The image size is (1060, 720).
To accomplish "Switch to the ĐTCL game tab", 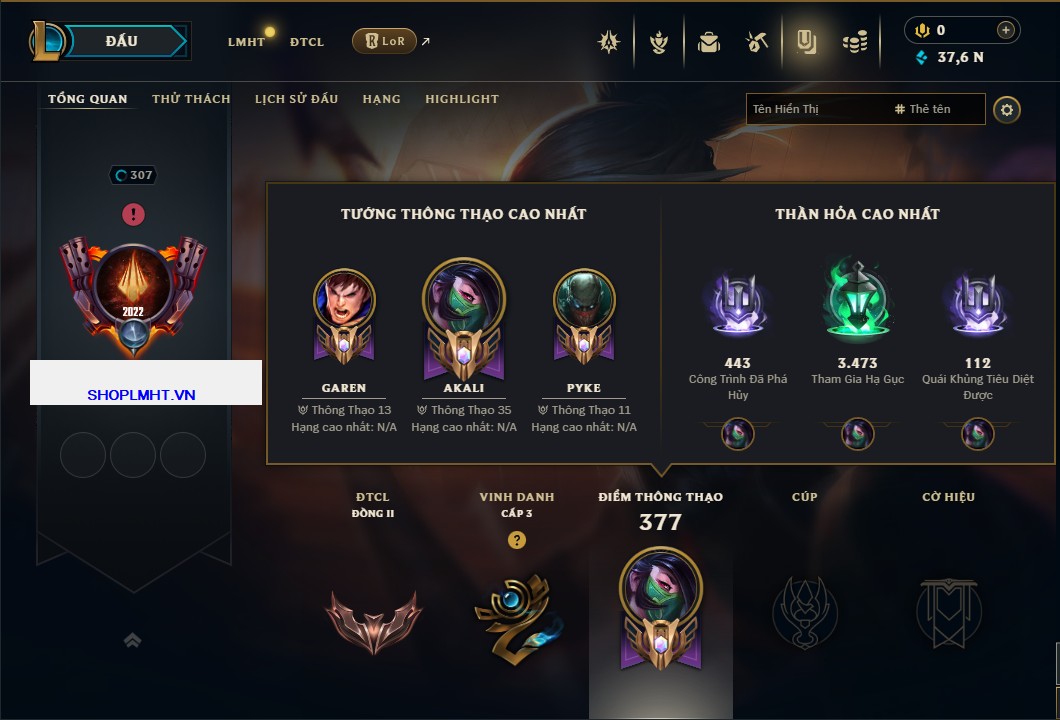I will [x=307, y=42].
